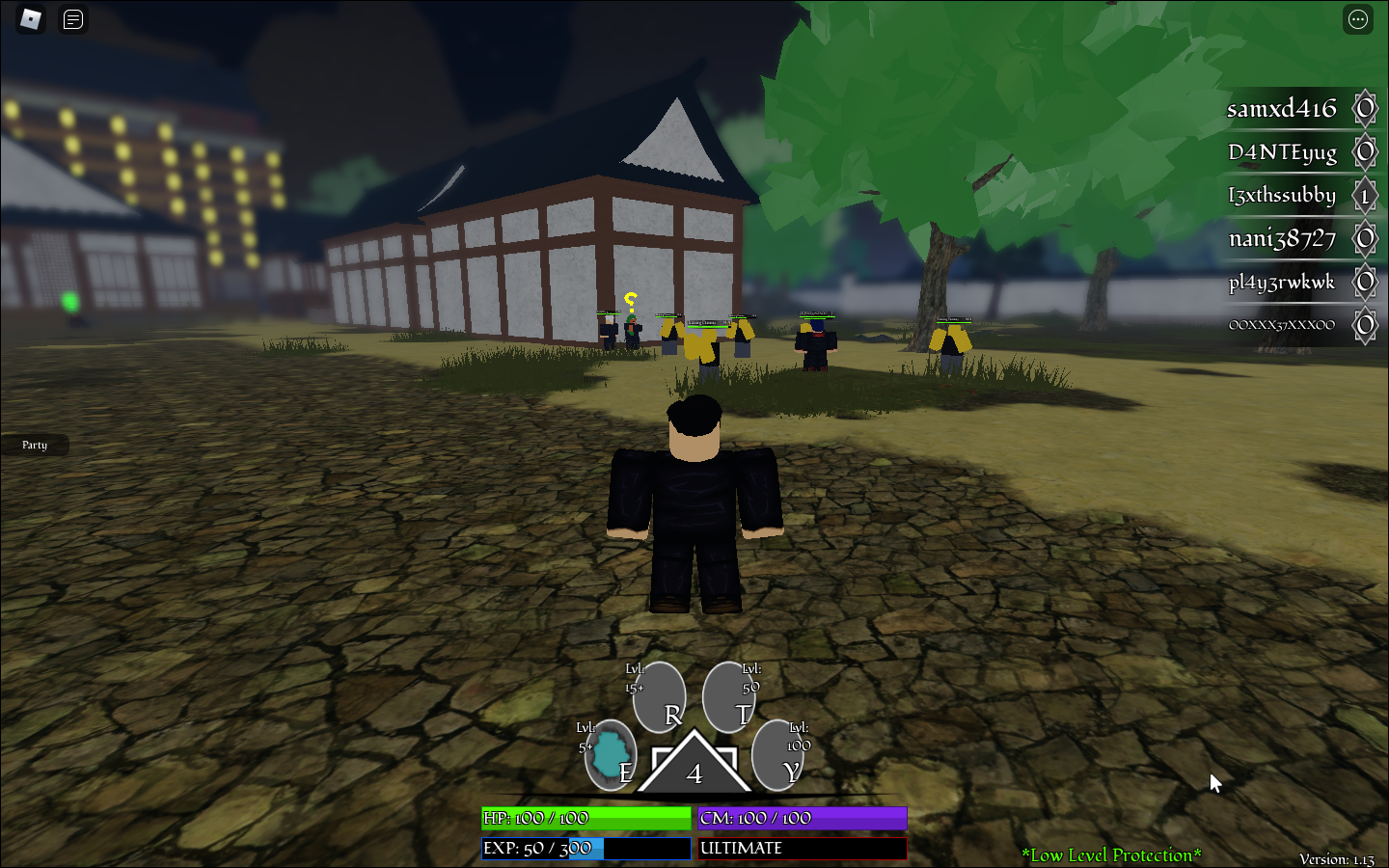
Task: Open the Party panel
Action: pos(35,445)
